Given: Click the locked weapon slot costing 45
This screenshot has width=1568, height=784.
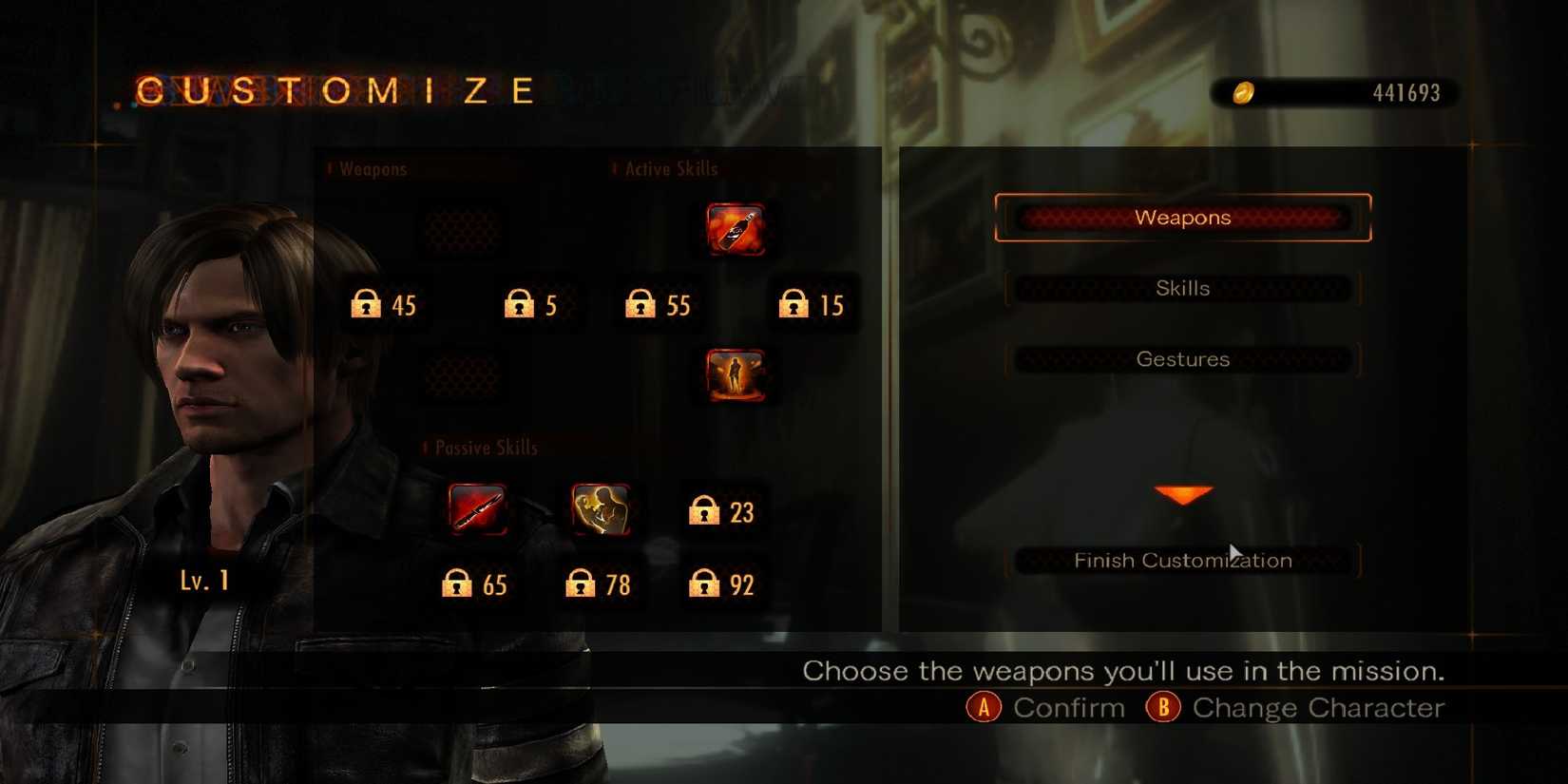Looking at the screenshot, I should [x=385, y=304].
